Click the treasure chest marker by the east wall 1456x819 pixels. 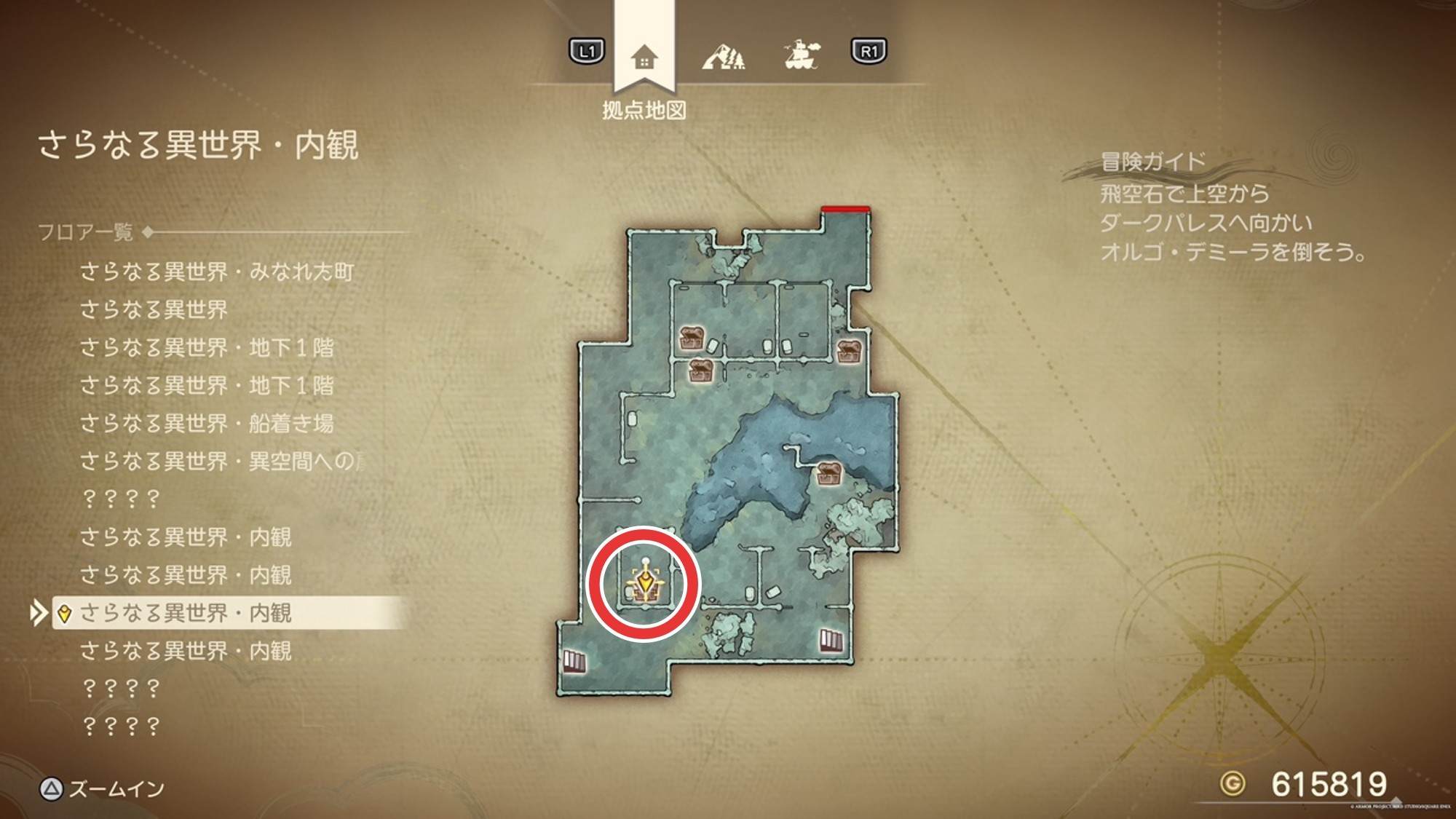pyautogui.click(x=849, y=350)
